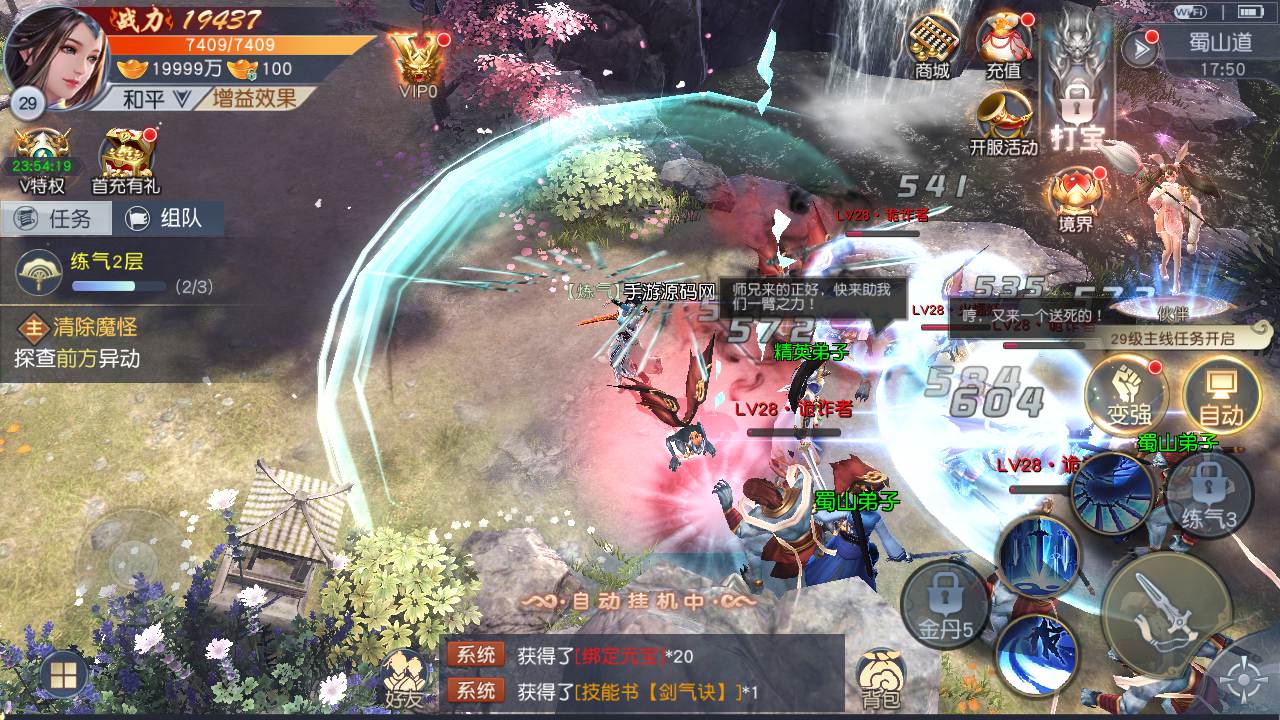The image size is (1280, 720).
Task: Open the 背包 bag icon
Action: point(881,680)
